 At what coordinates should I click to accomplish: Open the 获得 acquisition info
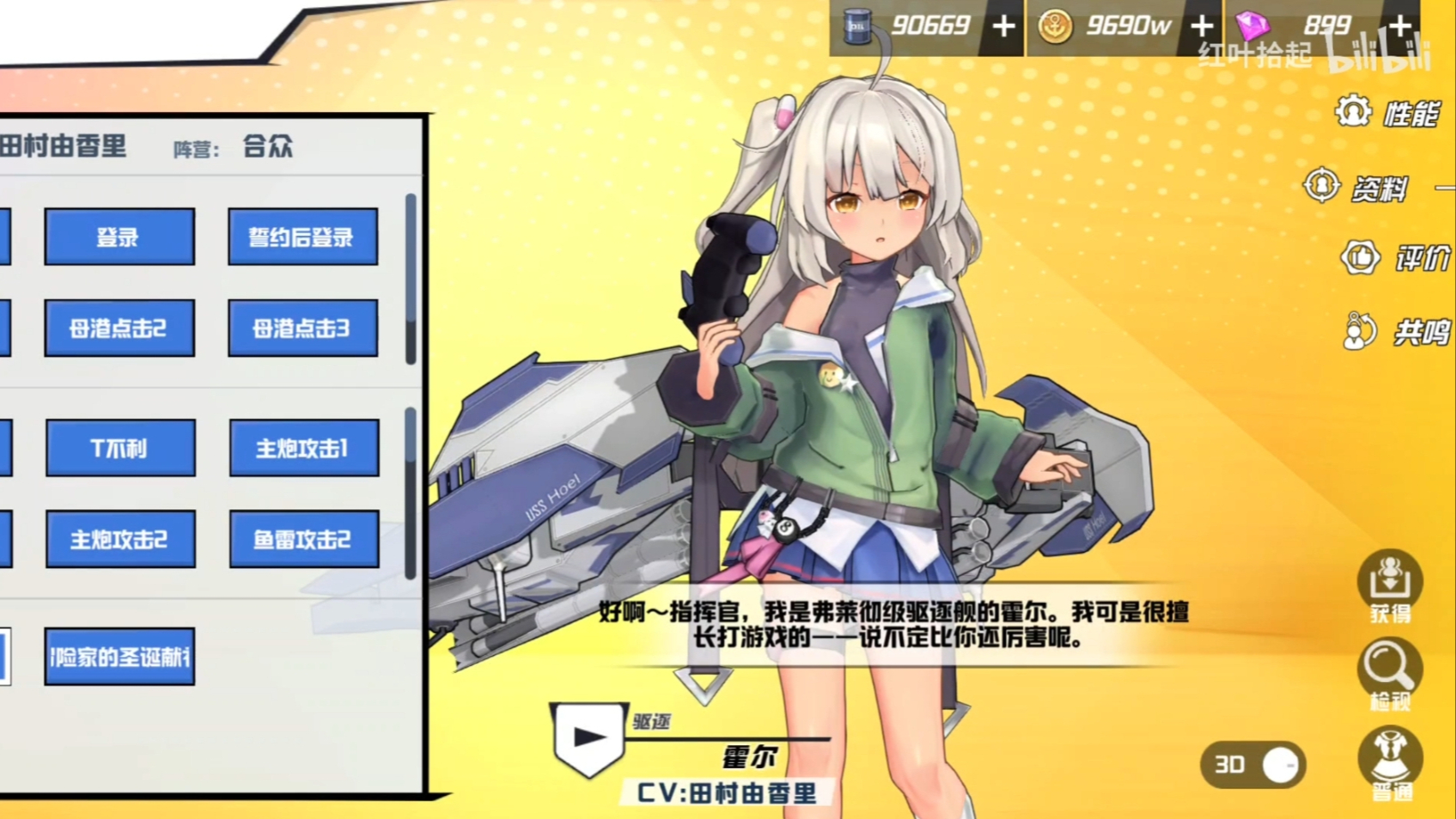[1389, 586]
